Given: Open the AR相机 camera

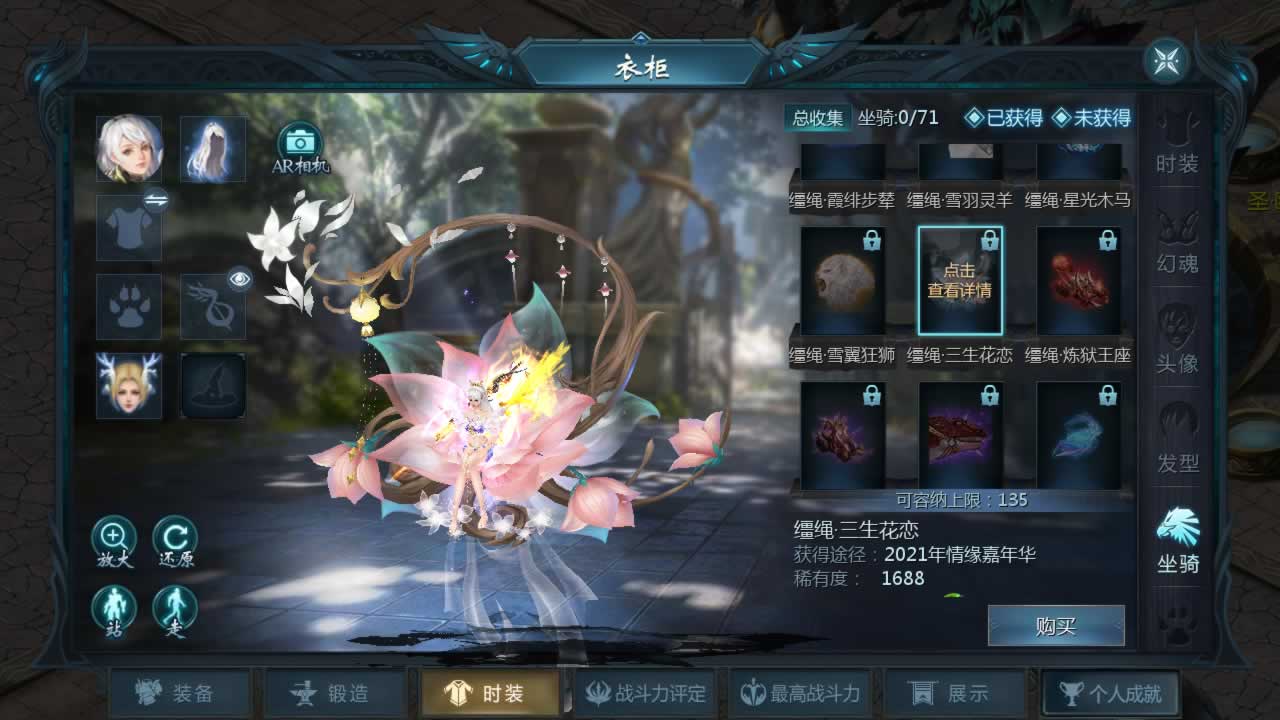Looking at the screenshot, I should [x=300, y=146].
